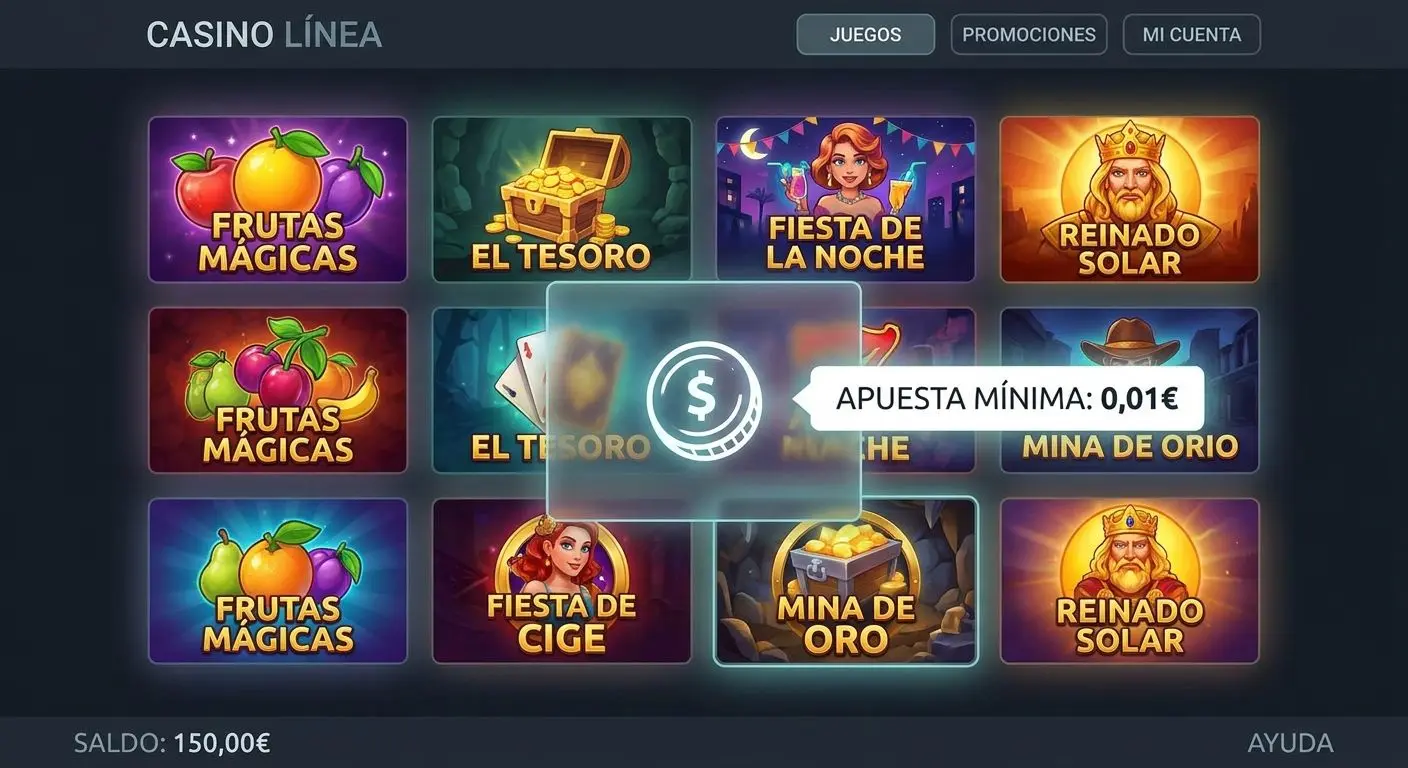This screenshot has height=768, width=1408.
Task: Click the gold cart icon on bottom Mina de Oro
Action: coord(843,560)
